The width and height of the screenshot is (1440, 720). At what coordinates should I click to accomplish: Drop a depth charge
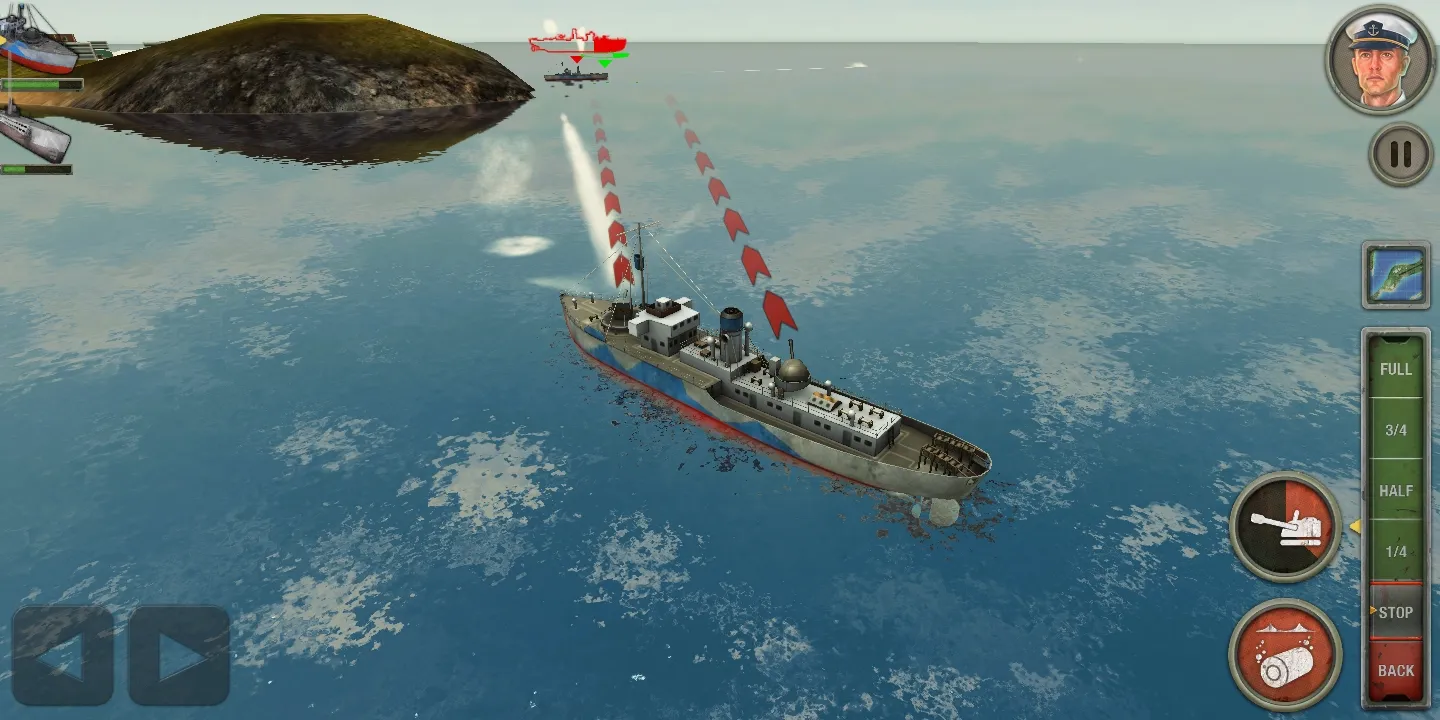pyautogui.click(x=1285, y=654)
